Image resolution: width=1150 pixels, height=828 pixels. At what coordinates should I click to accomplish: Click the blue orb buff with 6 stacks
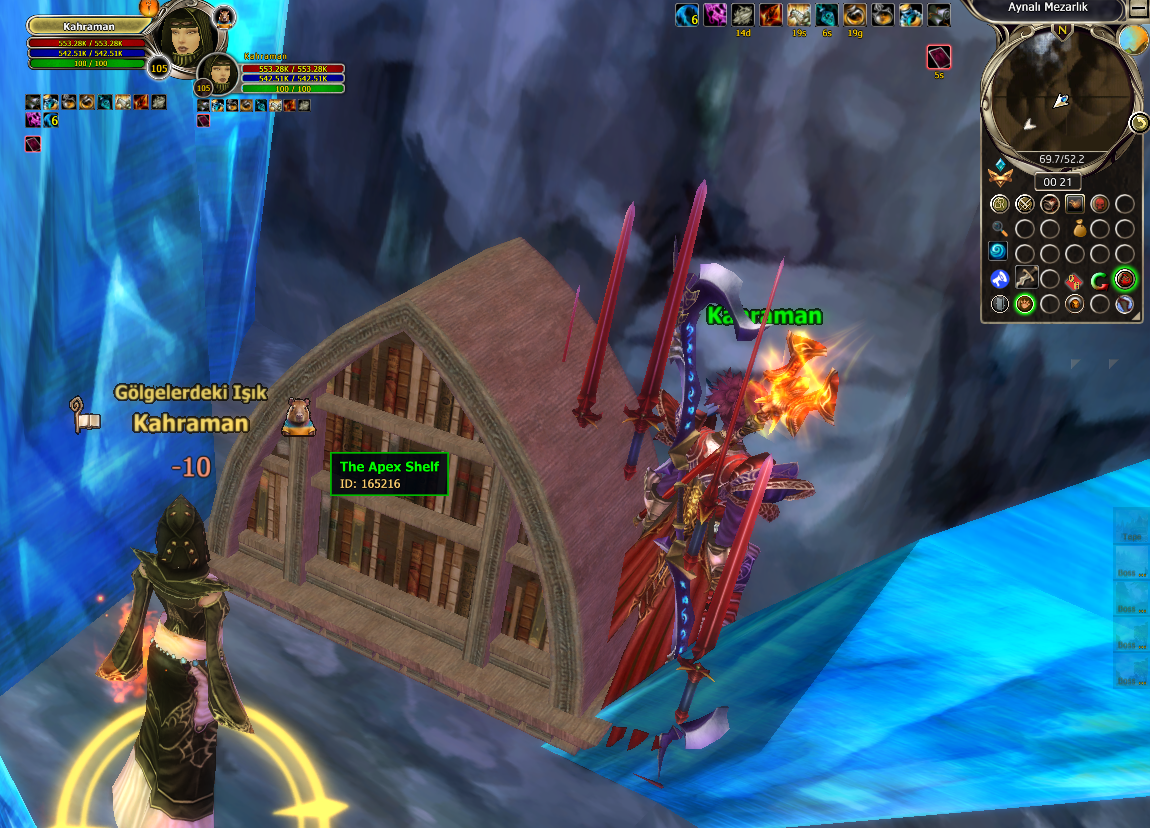[686, 15]
